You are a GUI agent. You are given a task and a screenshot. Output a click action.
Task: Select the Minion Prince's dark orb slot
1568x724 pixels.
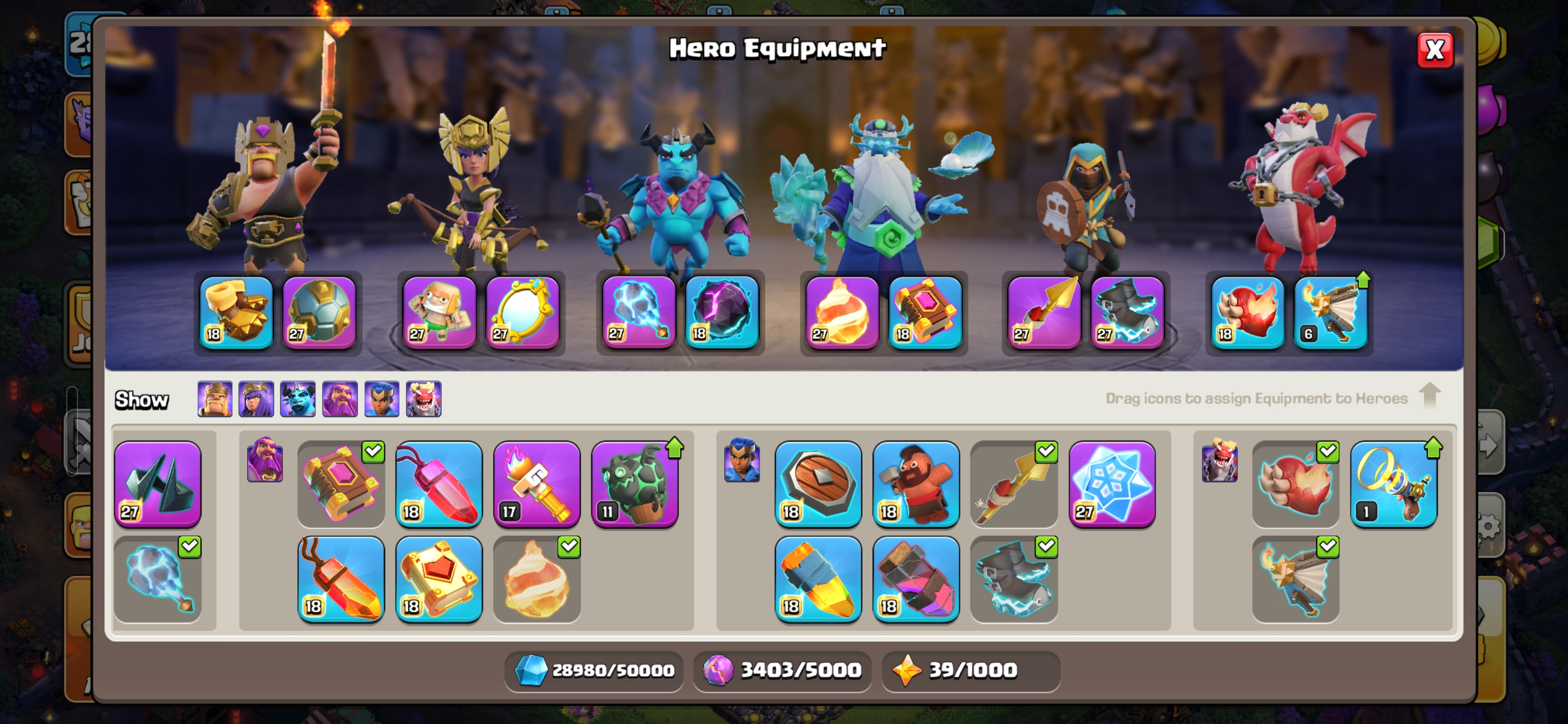[x=722, y=312]
